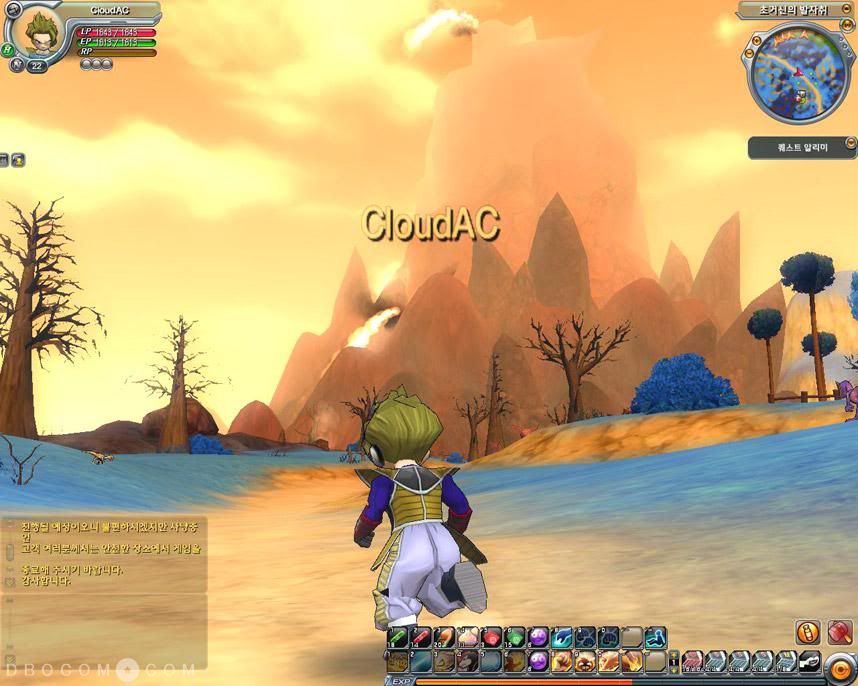Switch hotbar page with the up arrow
The image size is (858, 686).
(x=674, y=655)
